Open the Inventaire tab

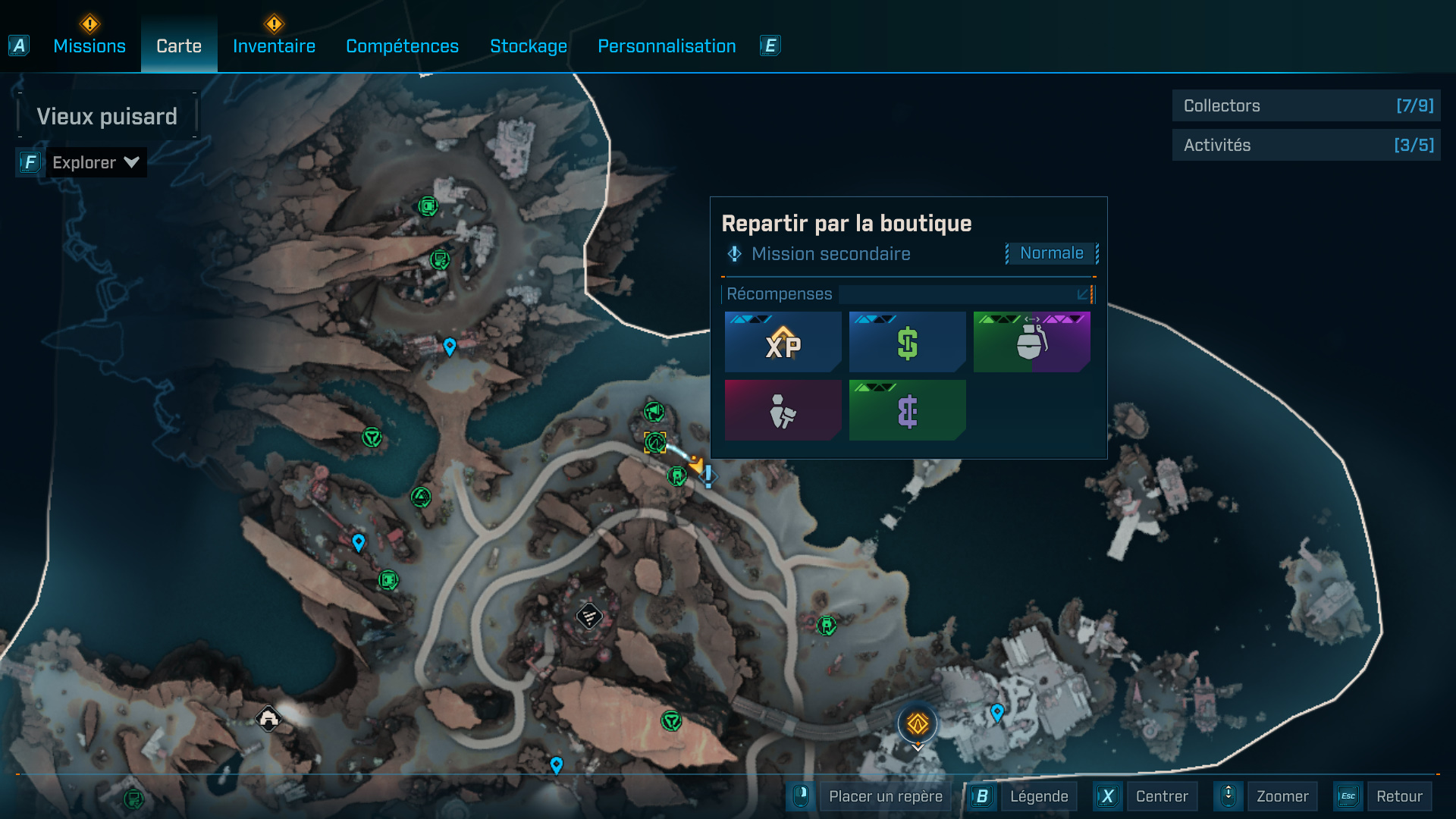point(274,46)
